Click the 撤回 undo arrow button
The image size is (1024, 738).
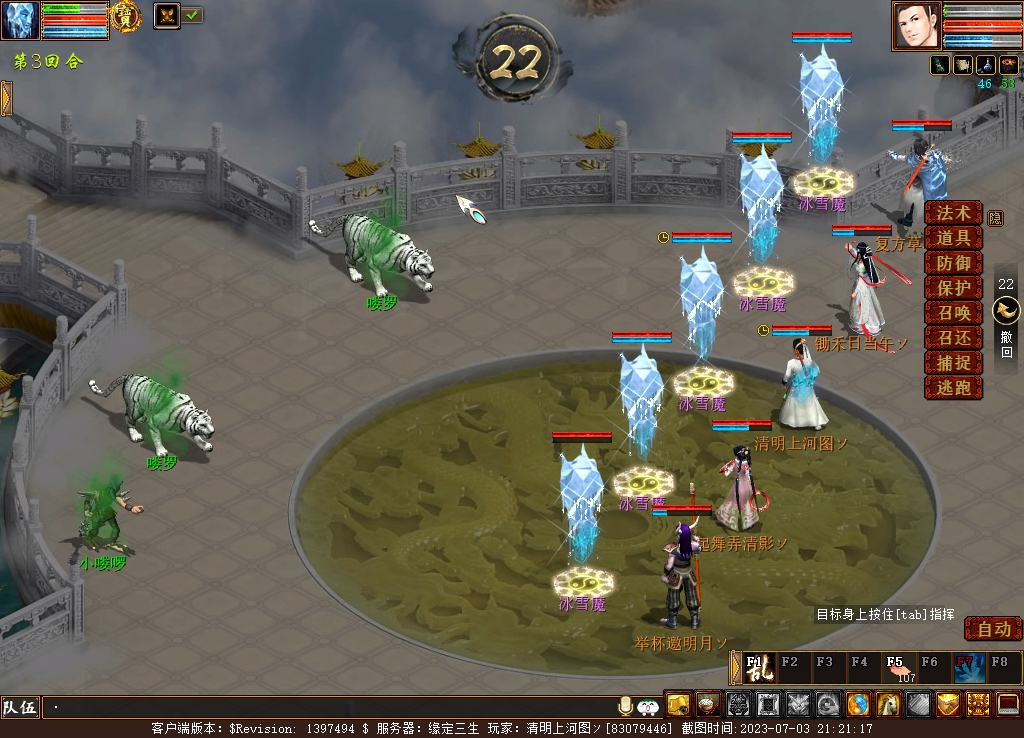click(x=1006, y=311)
